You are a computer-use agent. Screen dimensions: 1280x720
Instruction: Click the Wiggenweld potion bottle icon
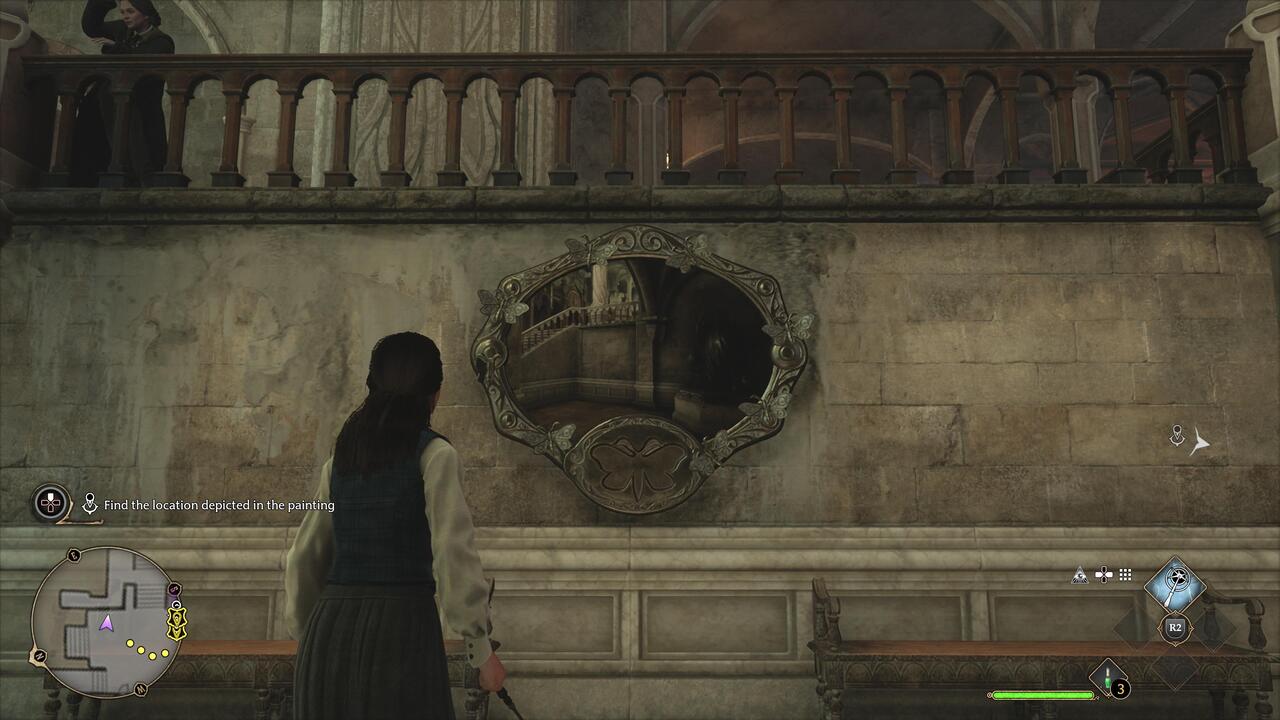1107,678
